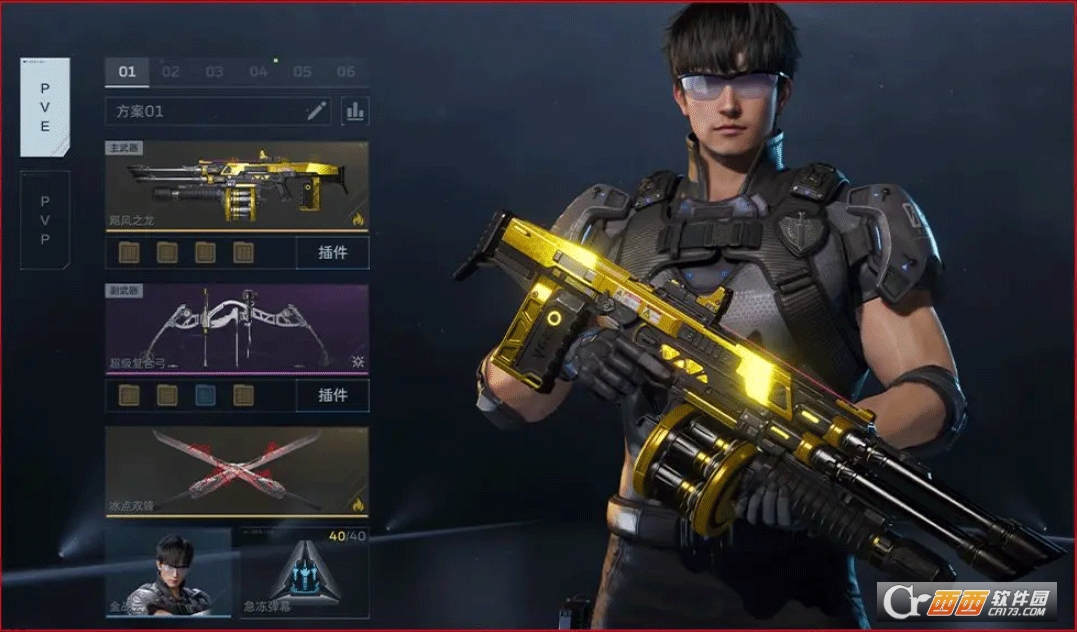The width and height of the screenshot is (1077, 632).
Task: Switch to the PVE loadout mode
Action: [45, 106]
